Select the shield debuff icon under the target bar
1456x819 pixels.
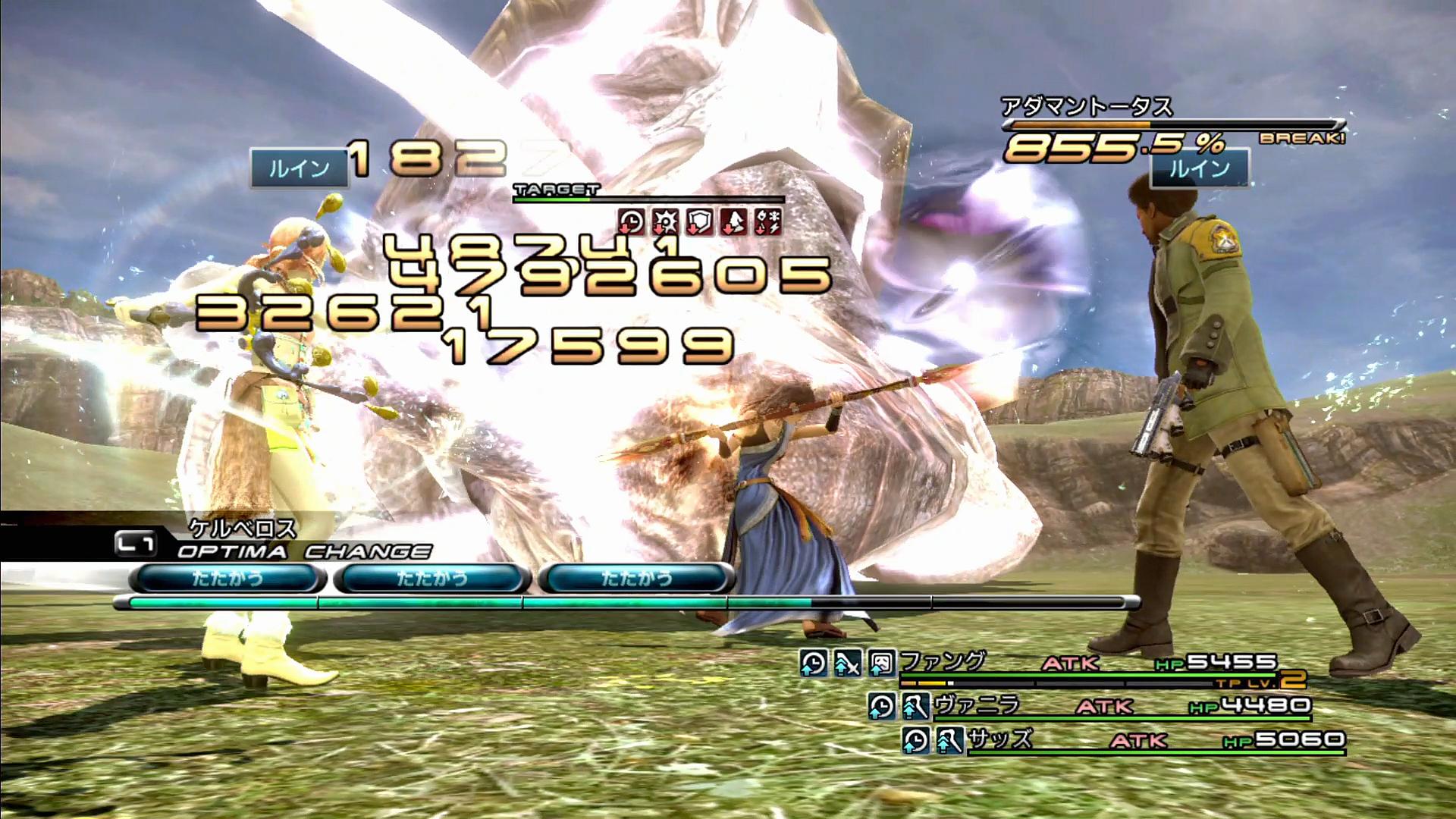[699, 221]
